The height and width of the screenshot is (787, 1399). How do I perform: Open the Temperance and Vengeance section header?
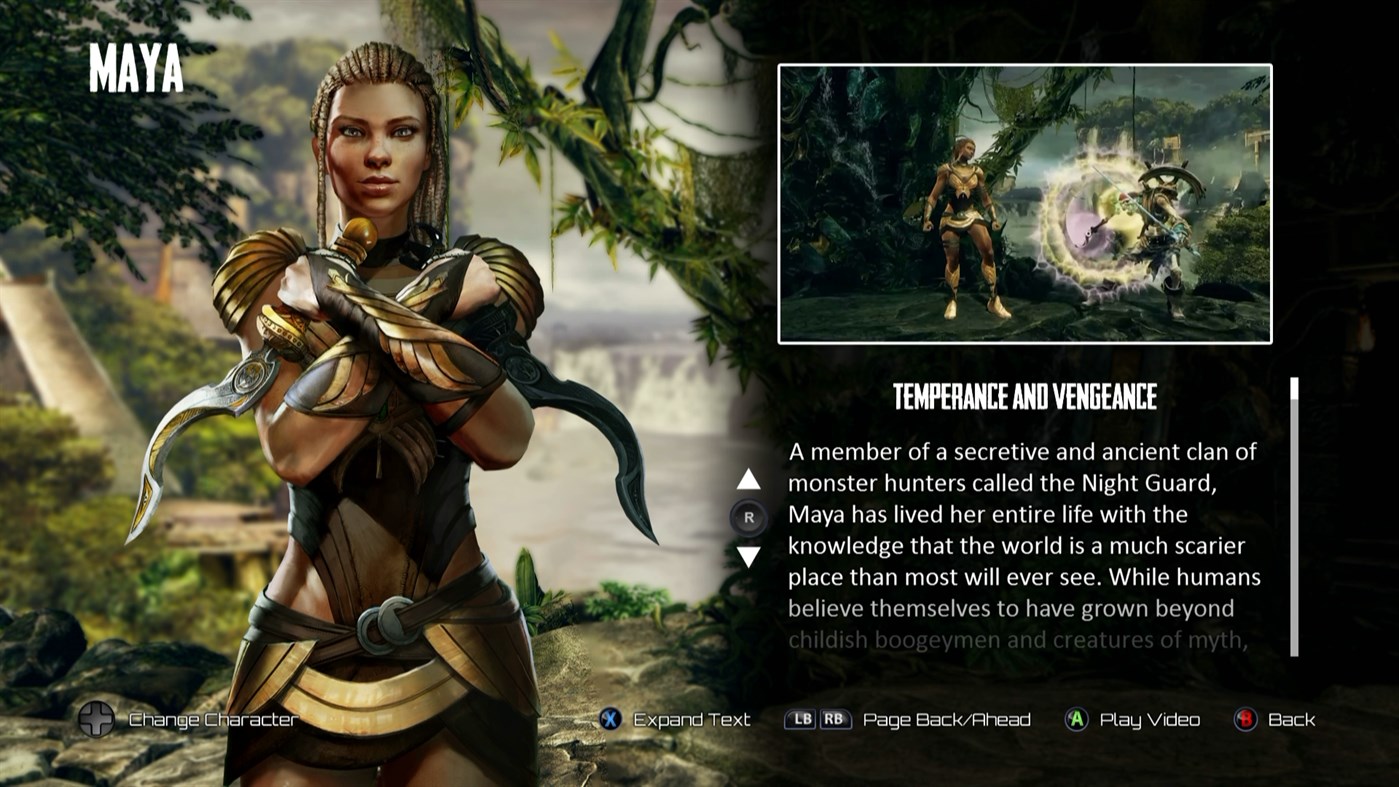pos(1023,397)
